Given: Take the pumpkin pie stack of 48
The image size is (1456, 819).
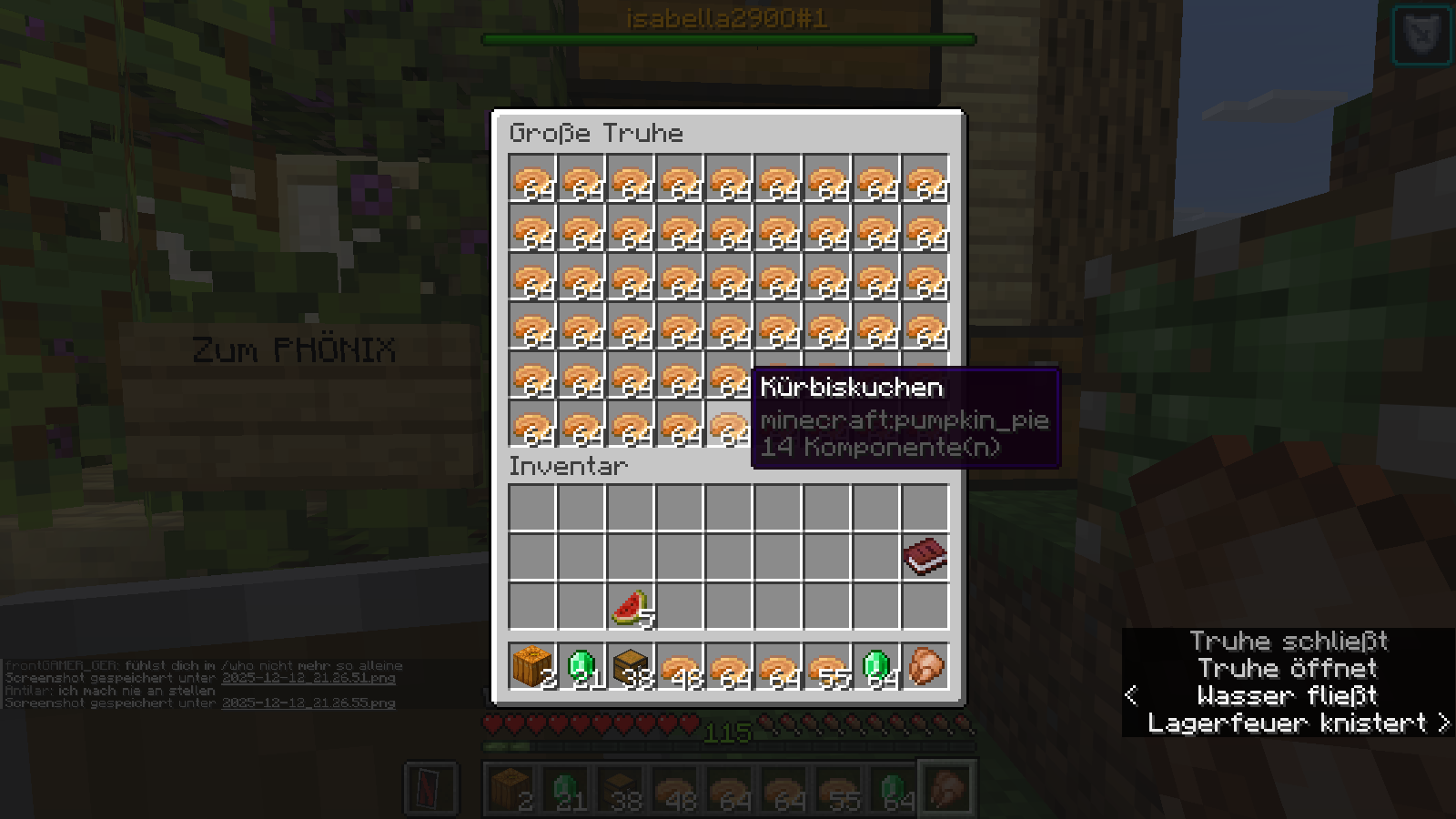Looking at the screenshot, I should [680, 667].
